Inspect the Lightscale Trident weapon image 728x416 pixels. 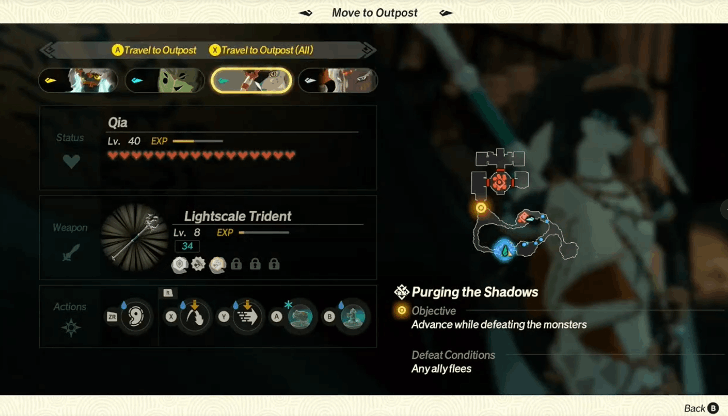click(x=134, y=237)
